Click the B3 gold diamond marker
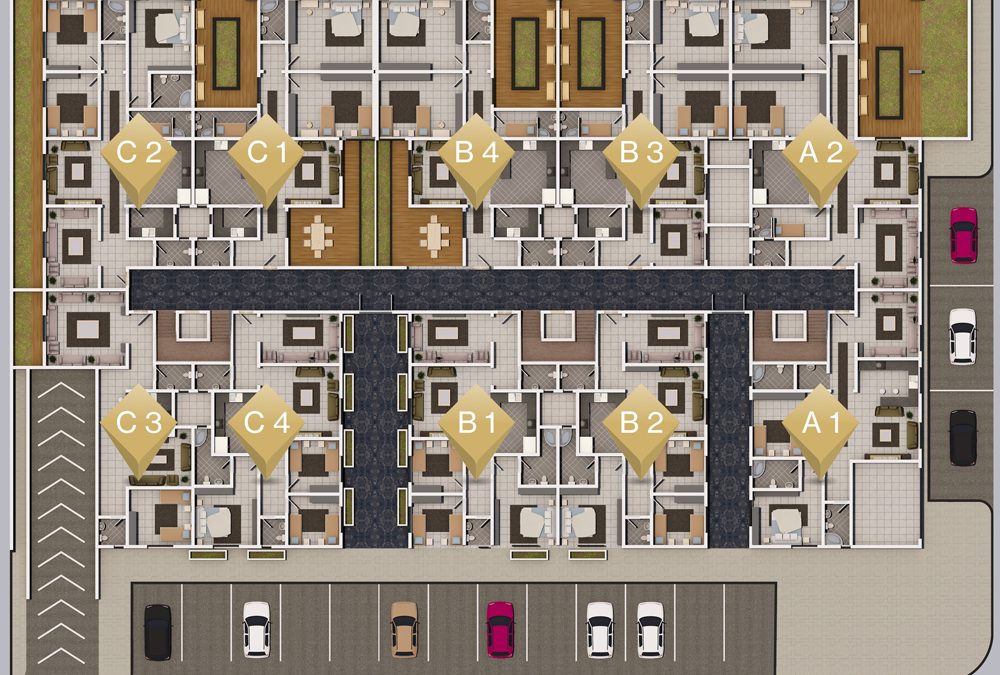This screenshot has height=675, width=1000. [641, 155]
